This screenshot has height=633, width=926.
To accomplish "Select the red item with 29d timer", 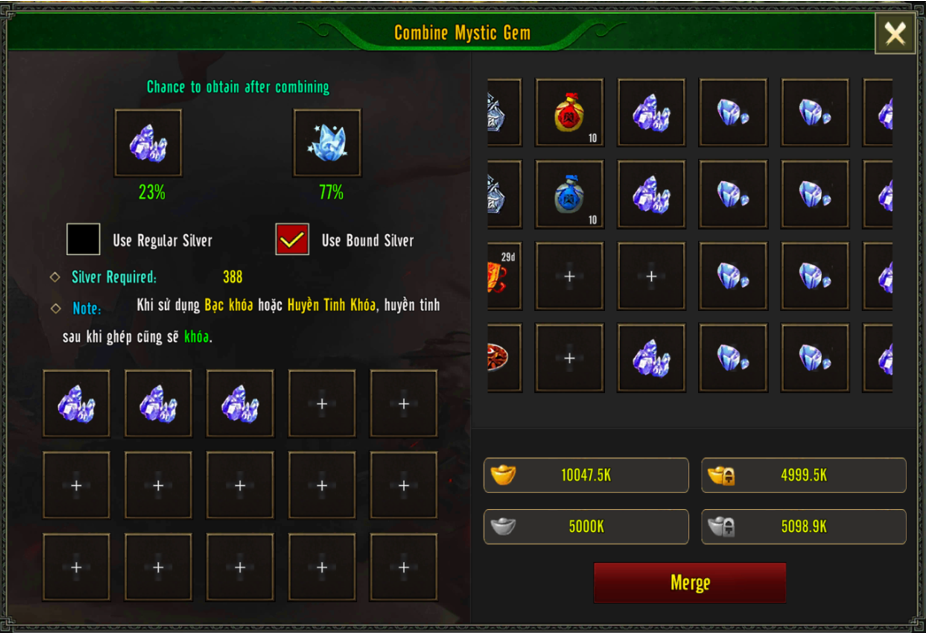I will click(504, 276).
